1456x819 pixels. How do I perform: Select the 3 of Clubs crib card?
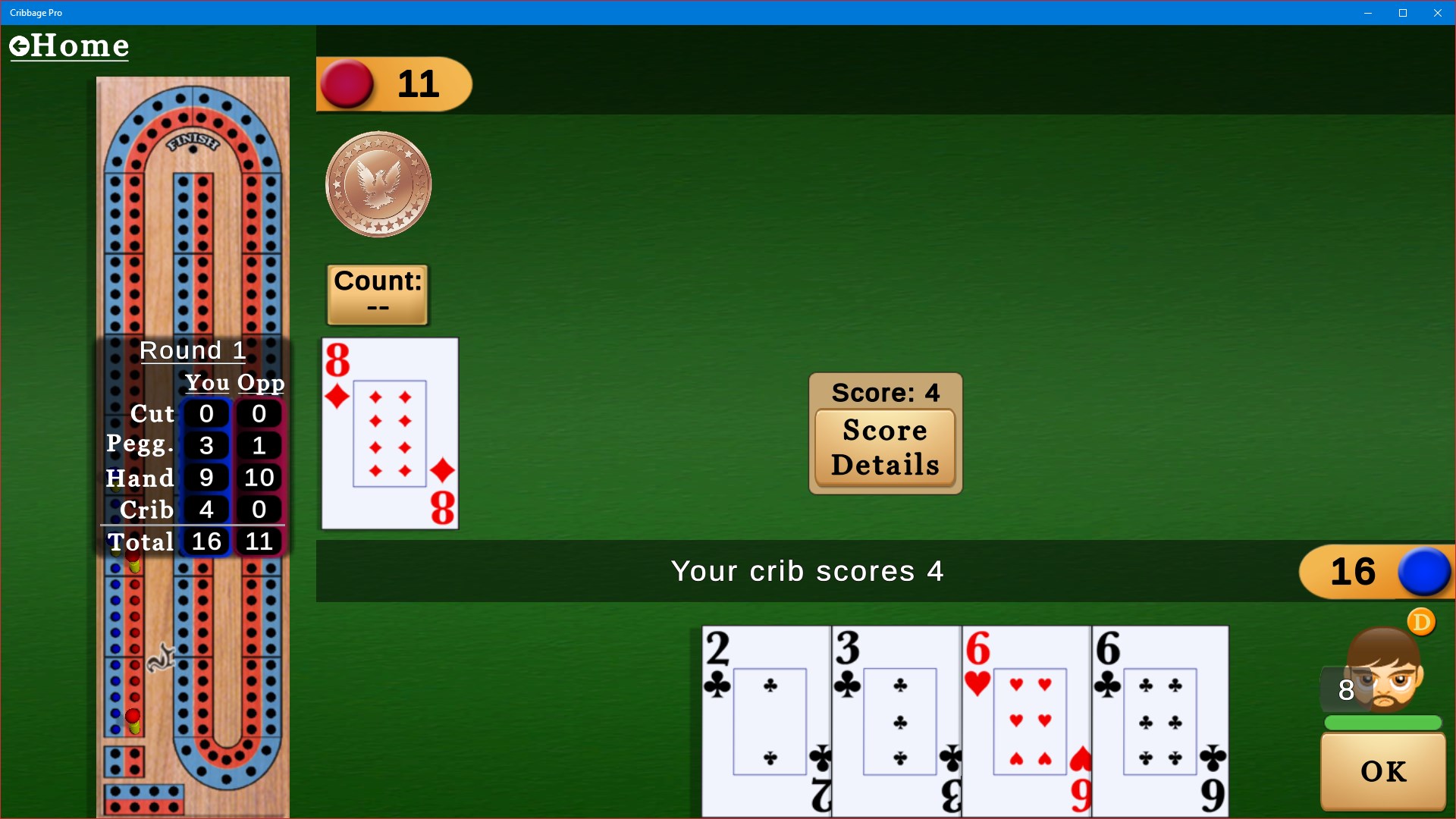[x=897, y=720]
